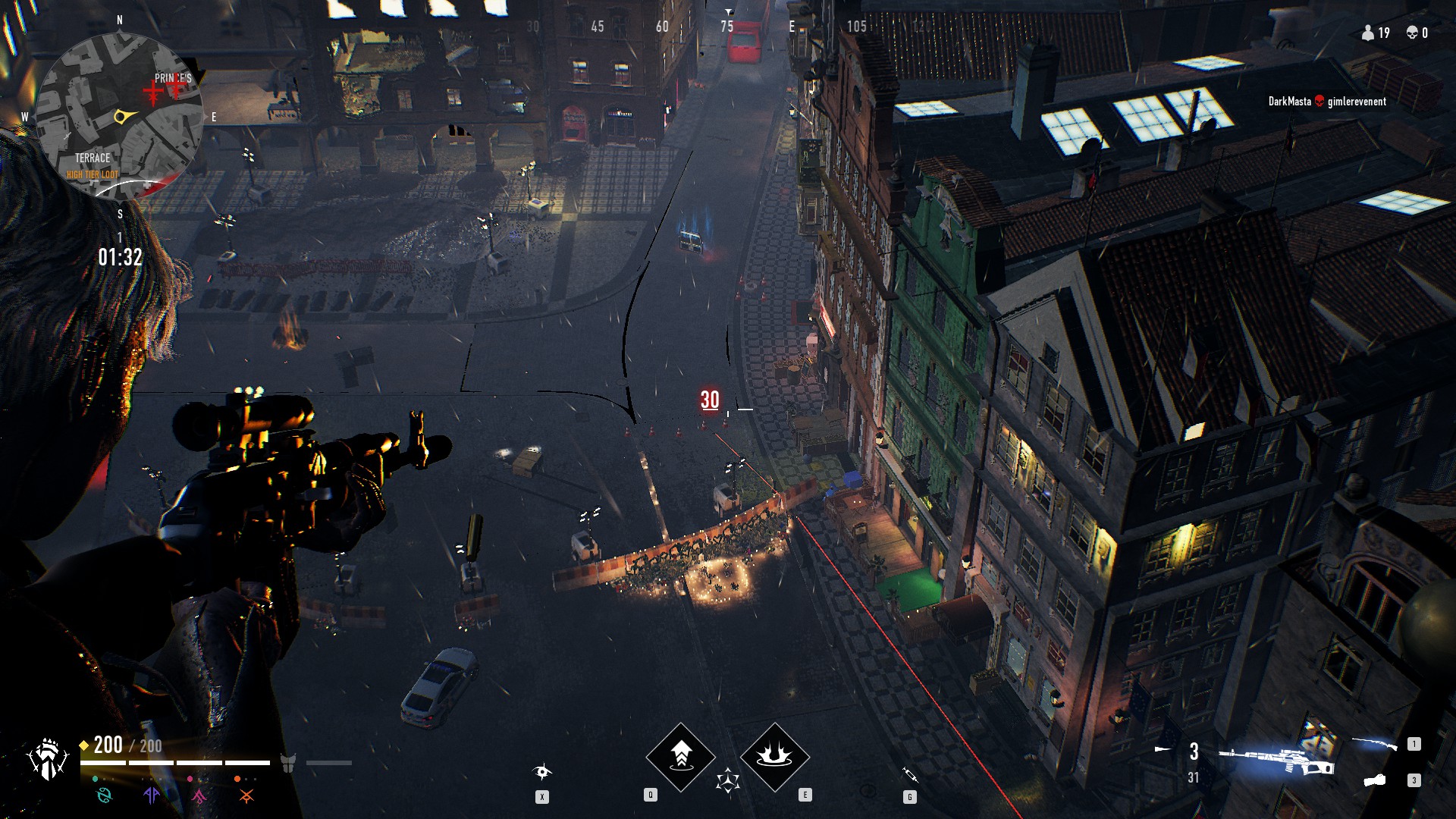Select the clan crest fist icon
The width and height of the screenshot is (1456, 819).
click(47, 760)
